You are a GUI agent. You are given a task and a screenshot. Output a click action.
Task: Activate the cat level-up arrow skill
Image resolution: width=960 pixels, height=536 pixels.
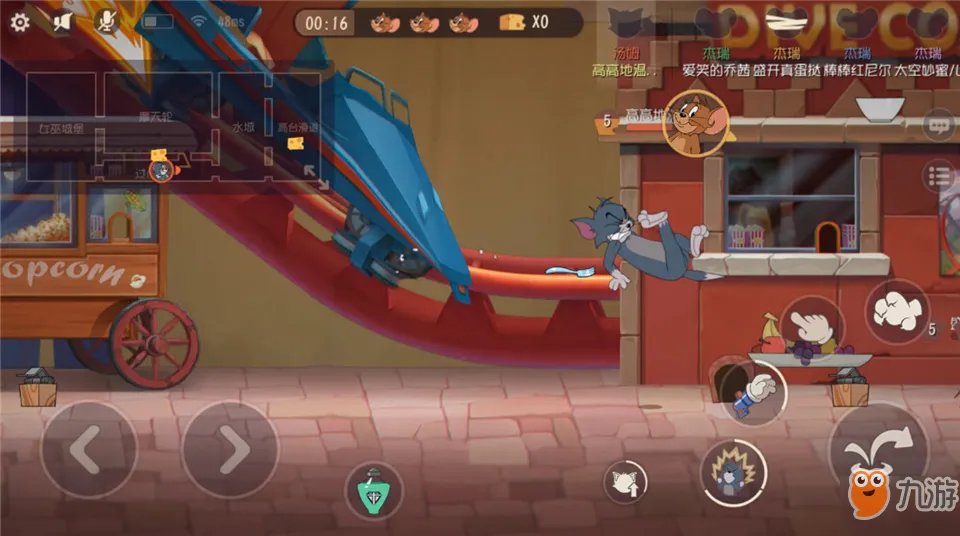click(625, 483)
